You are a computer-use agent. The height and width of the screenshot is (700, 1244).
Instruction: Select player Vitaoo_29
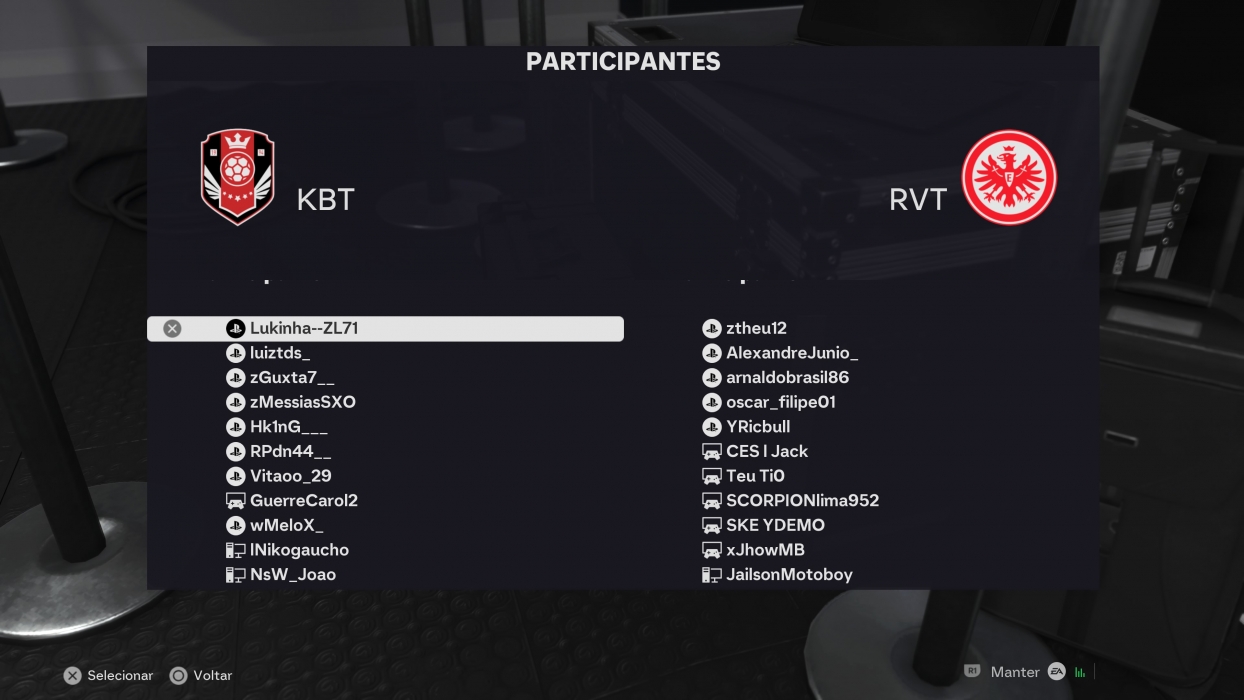coord(290,476)
